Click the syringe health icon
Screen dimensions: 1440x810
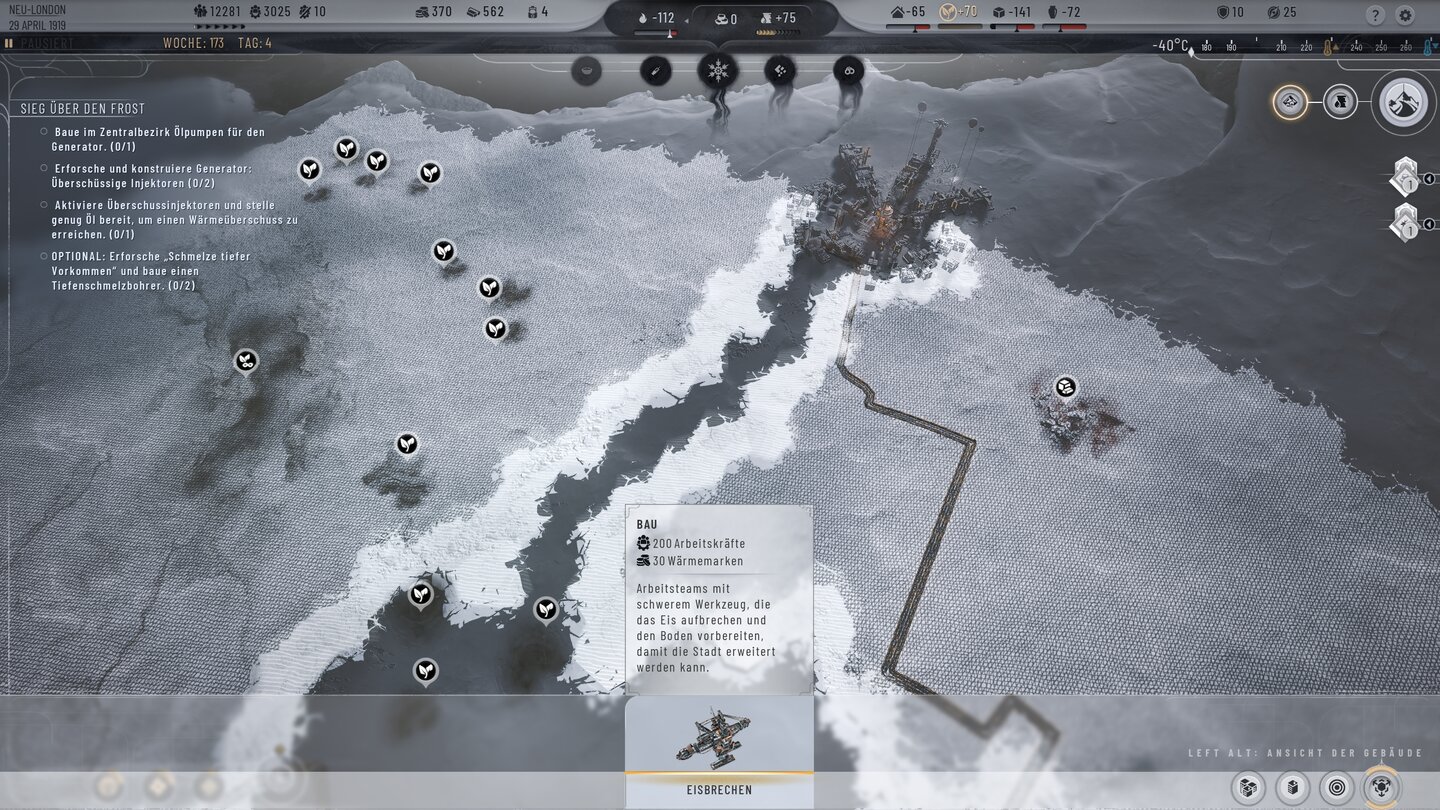click(x=655, y=70)
